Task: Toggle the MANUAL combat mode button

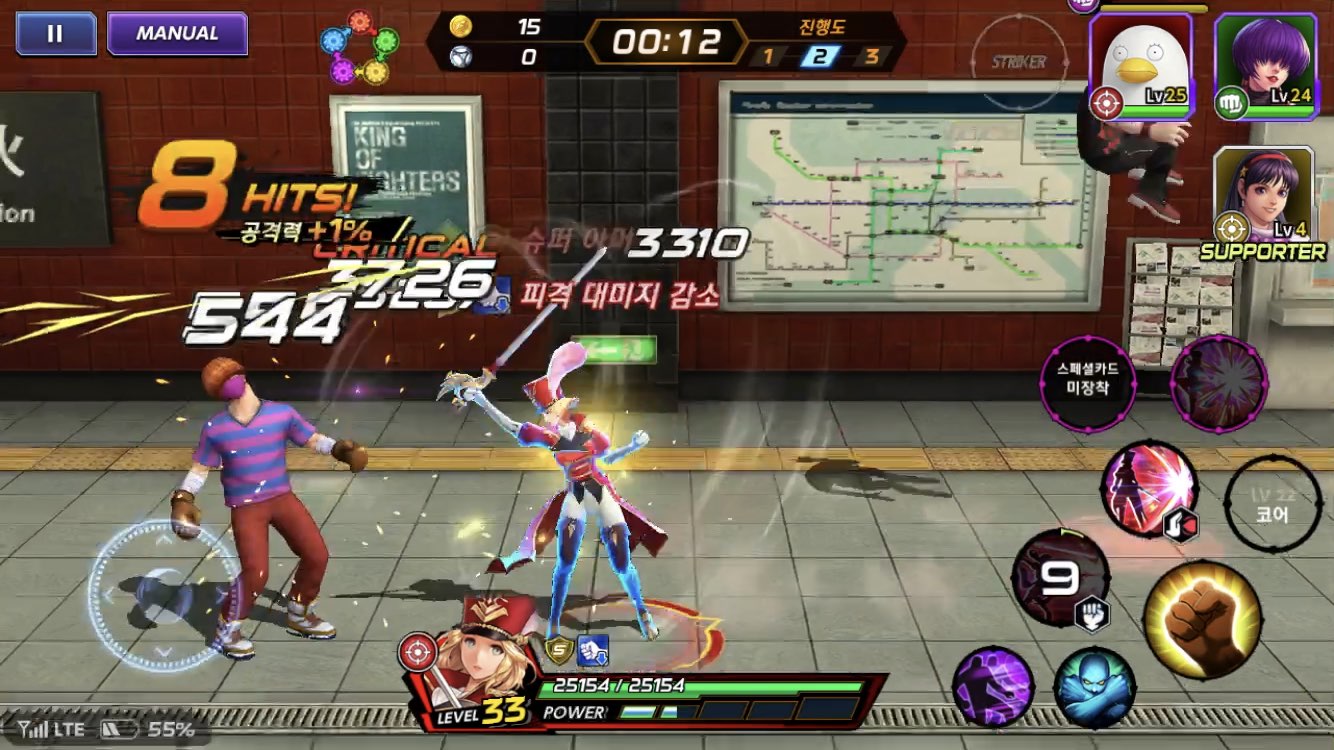Action: click(x=177, y=33)
